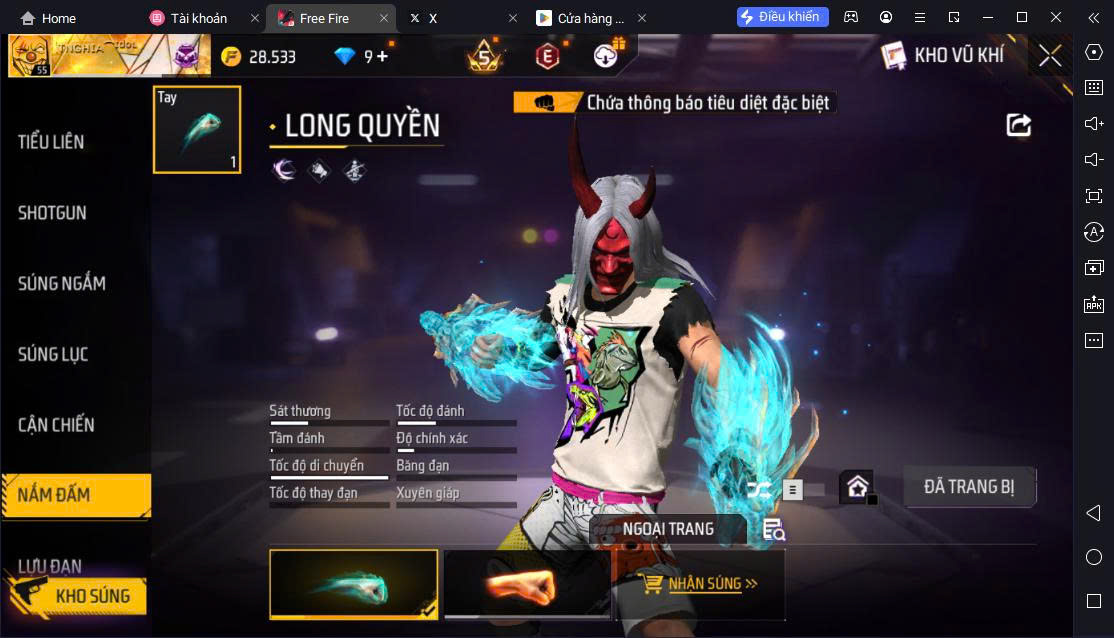Viewport: 1114px width, 638px height.
Task: Open the Ngoại Trang panel
Action: [668, 529]
